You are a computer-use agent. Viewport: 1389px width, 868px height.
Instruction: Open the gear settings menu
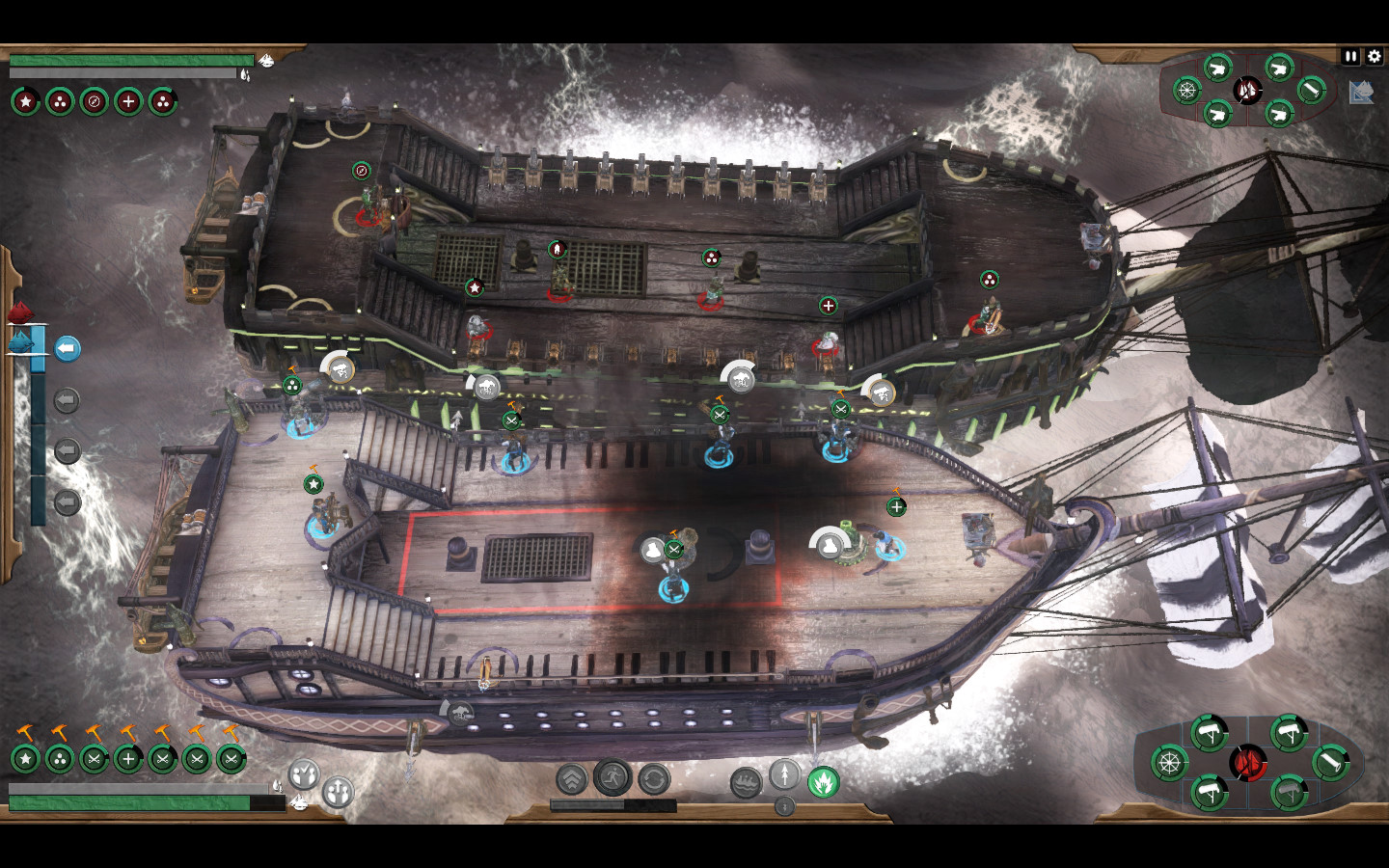[x=1375, y=57]
